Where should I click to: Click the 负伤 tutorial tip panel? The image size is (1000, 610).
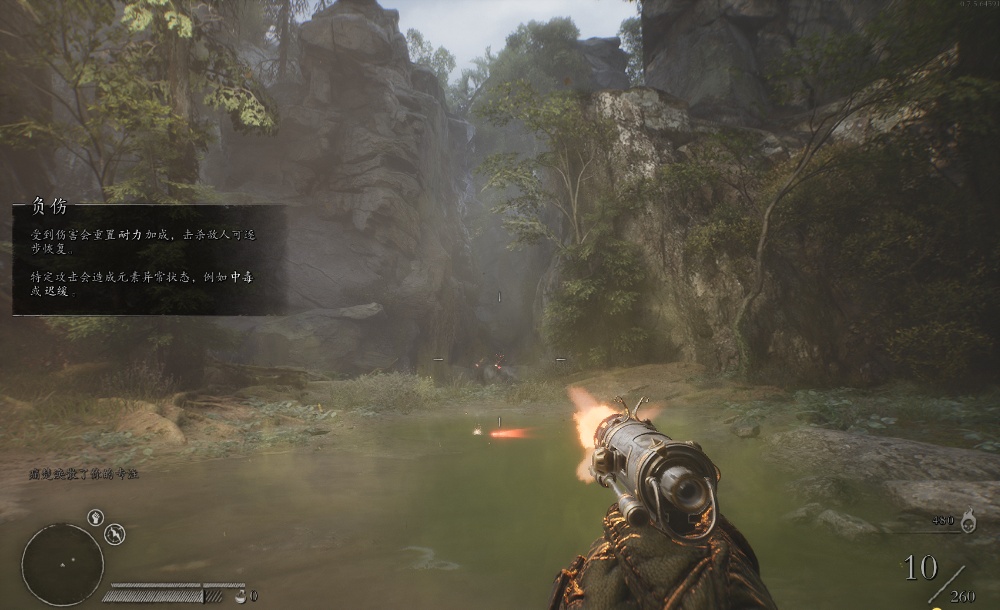(150, 260)
